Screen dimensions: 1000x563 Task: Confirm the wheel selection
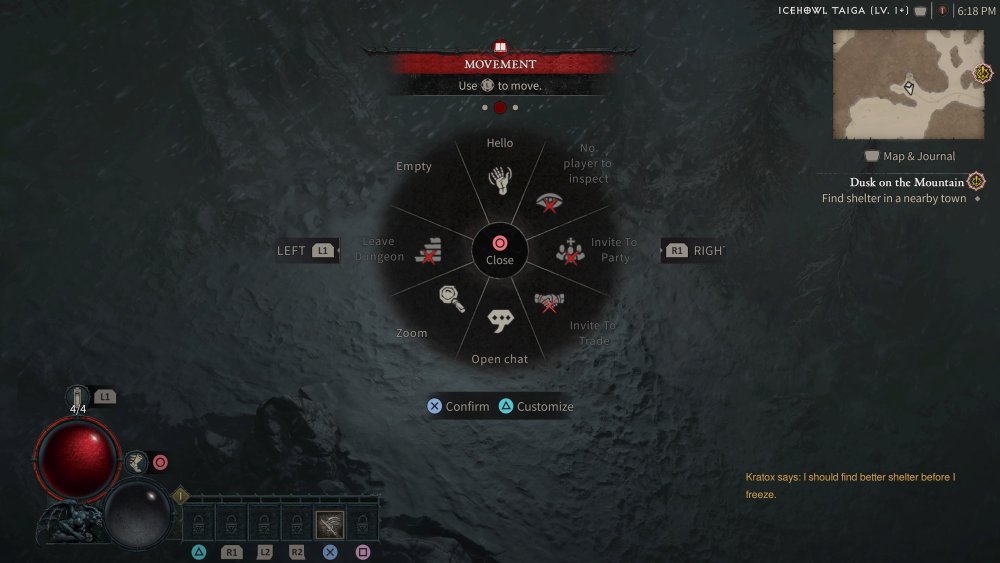click(458, 407)
